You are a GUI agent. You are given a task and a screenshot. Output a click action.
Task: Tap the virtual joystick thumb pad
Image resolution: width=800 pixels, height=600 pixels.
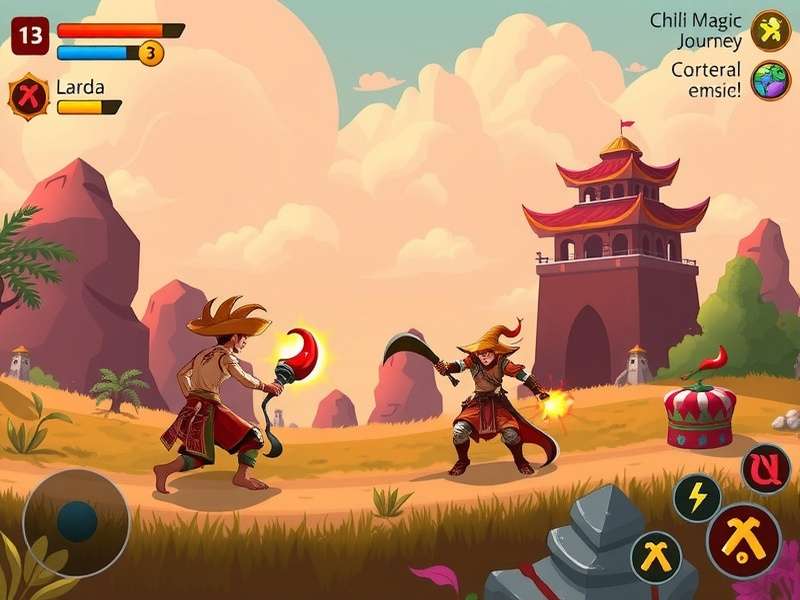coord(76,521)
